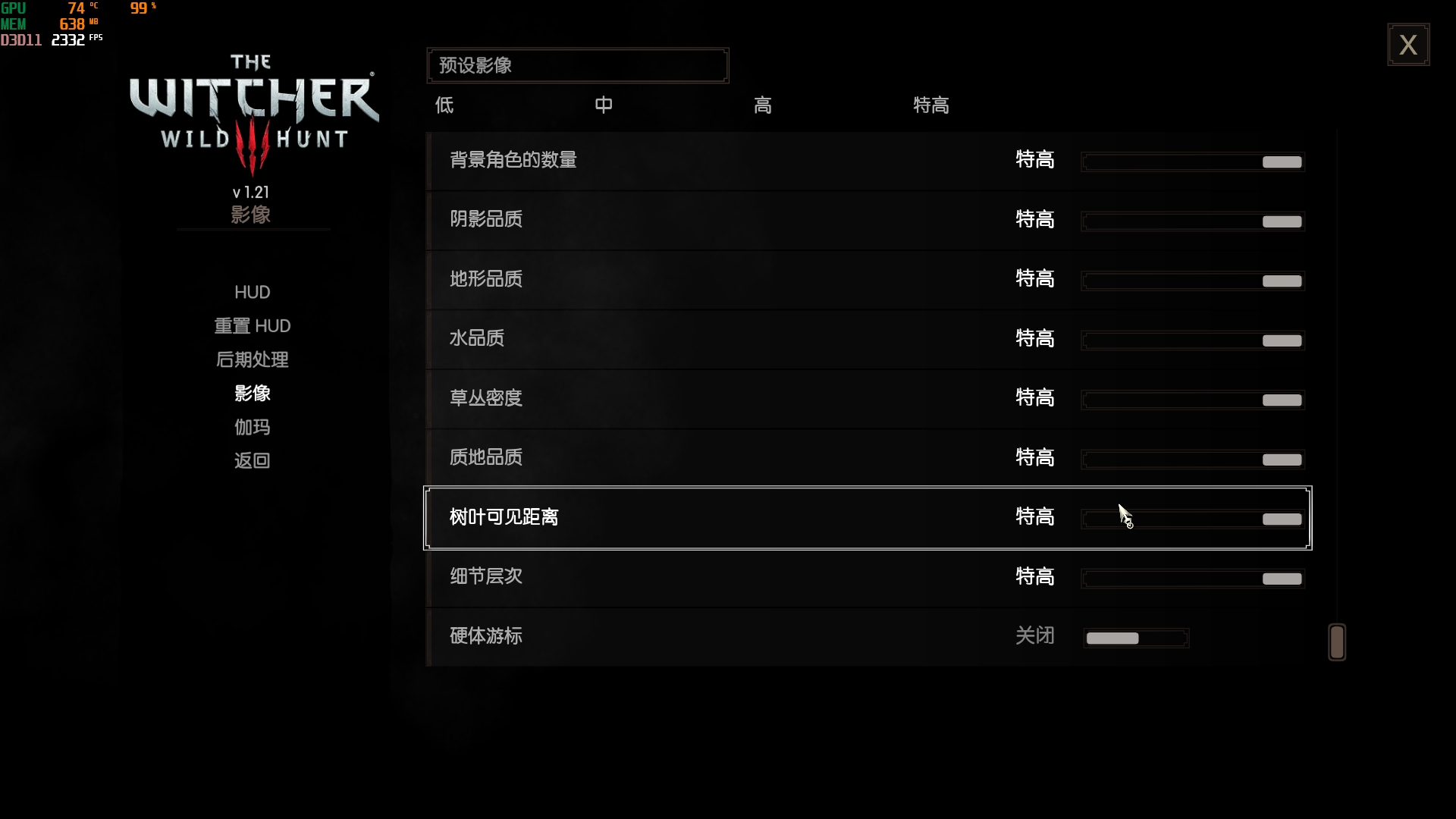Select the 特高 (Ultra) graphics preset
The width and height of the screenshot is (1456, 819).
pos(930,105)
